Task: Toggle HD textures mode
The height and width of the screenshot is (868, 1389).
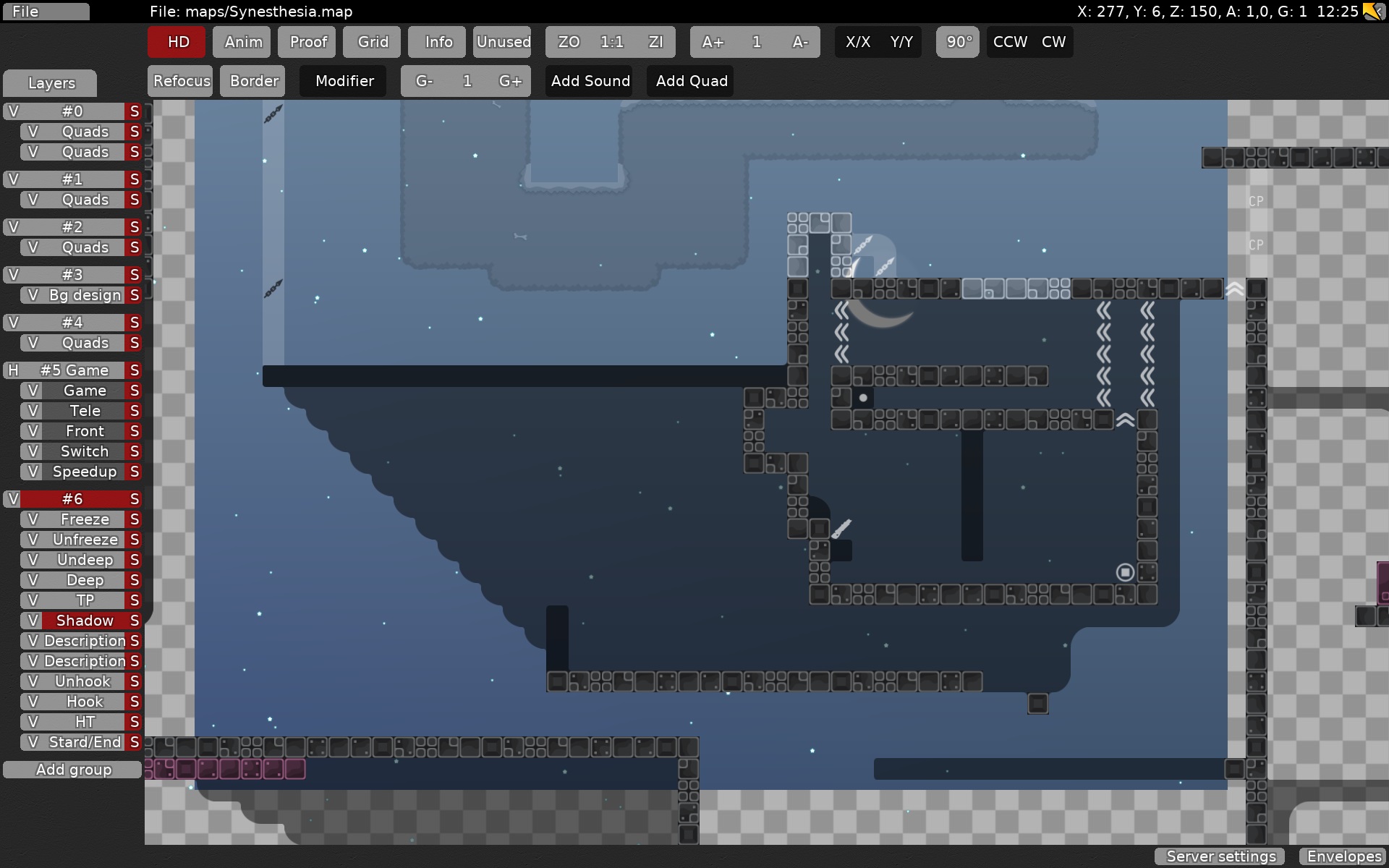Action: [176, 42]
